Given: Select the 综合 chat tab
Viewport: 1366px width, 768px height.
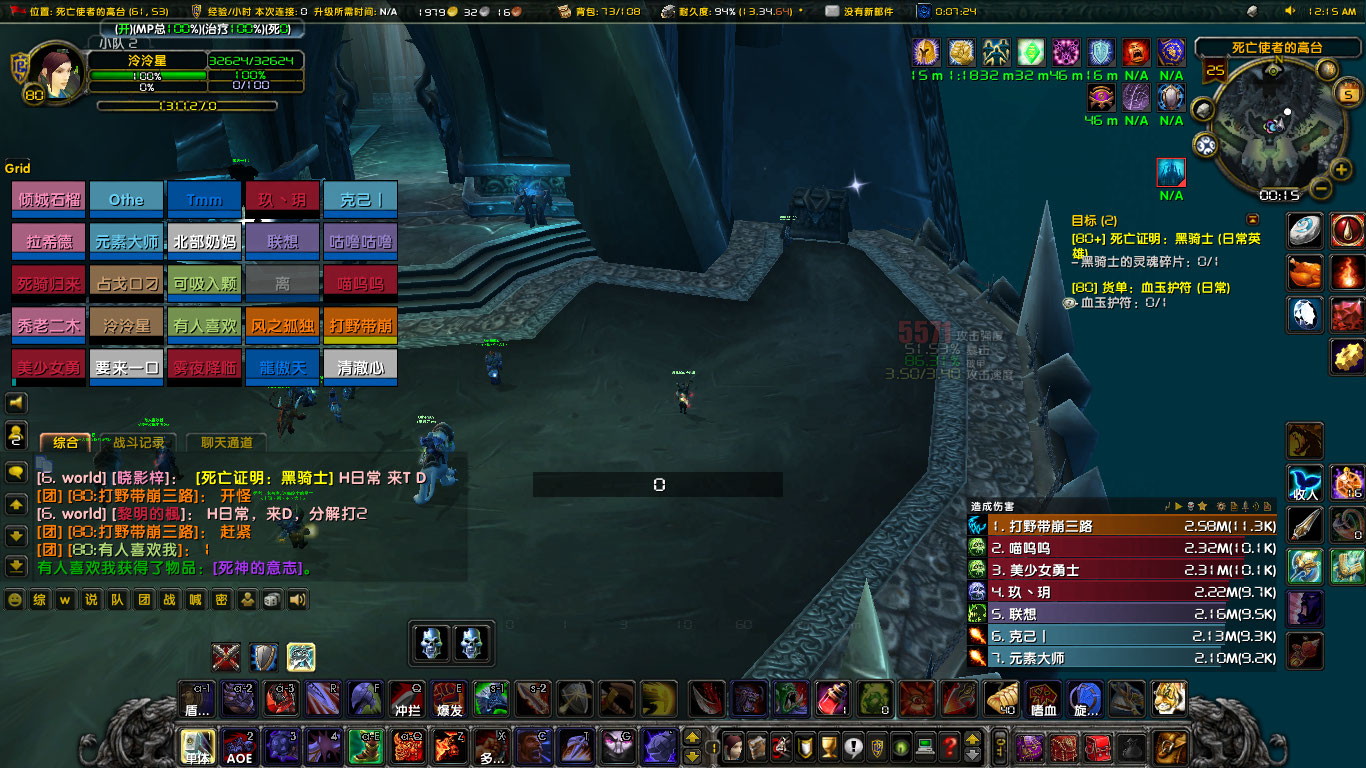Looking at the screenshot, I should coord(65,442).
